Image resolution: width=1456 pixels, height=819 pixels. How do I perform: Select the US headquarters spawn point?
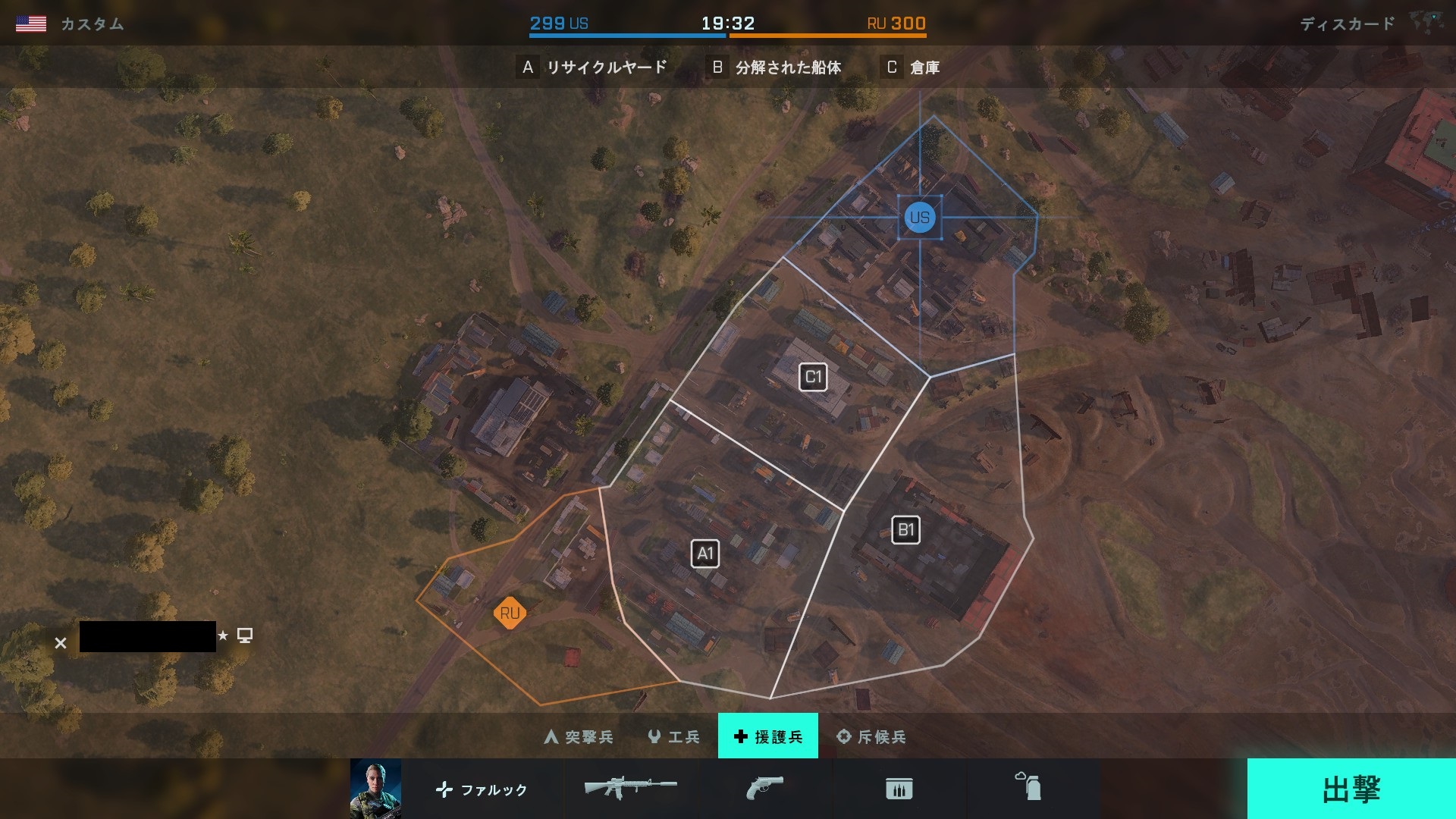920,218
